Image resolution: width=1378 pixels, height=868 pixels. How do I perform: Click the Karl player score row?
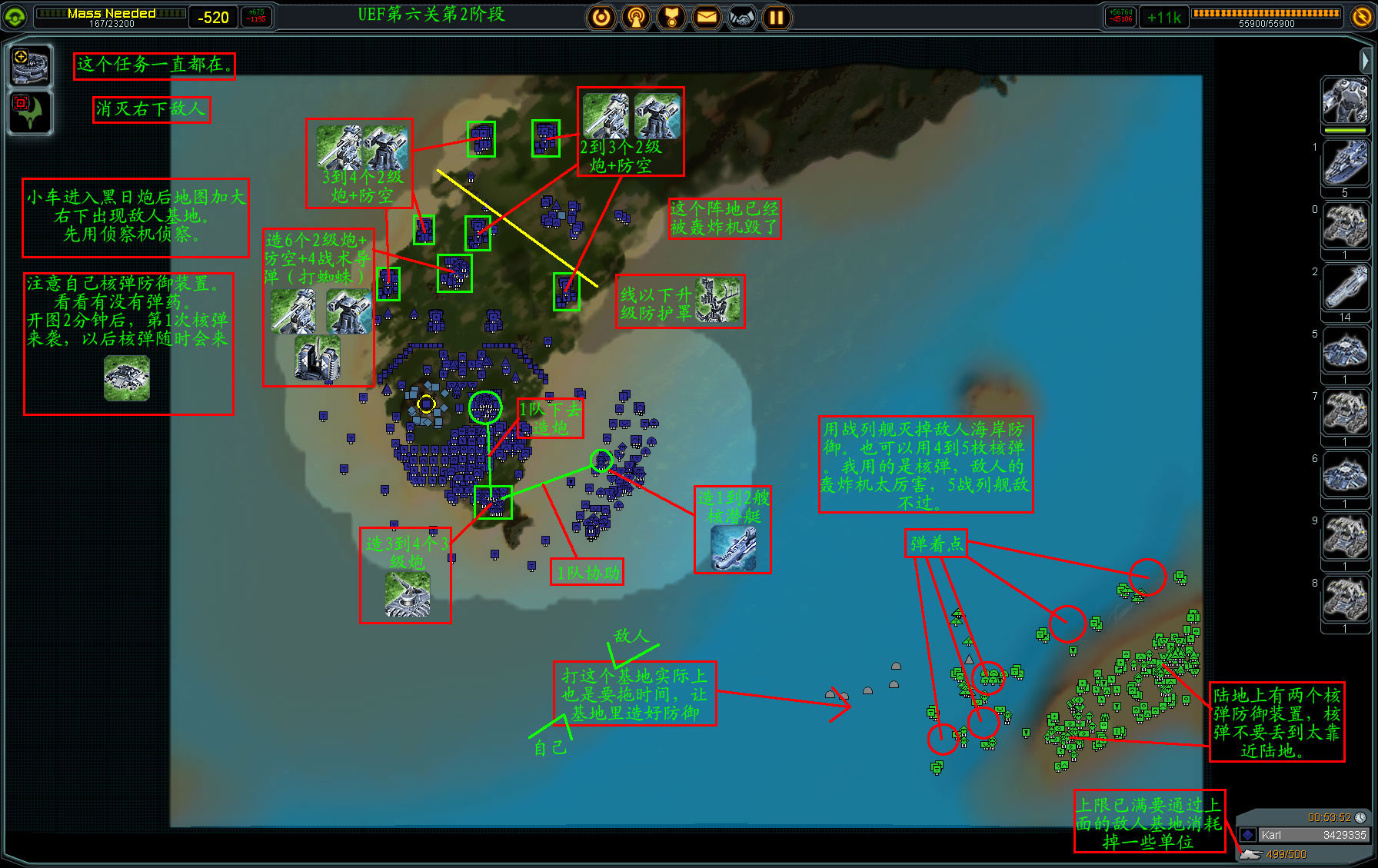(x=1303, y=835)
